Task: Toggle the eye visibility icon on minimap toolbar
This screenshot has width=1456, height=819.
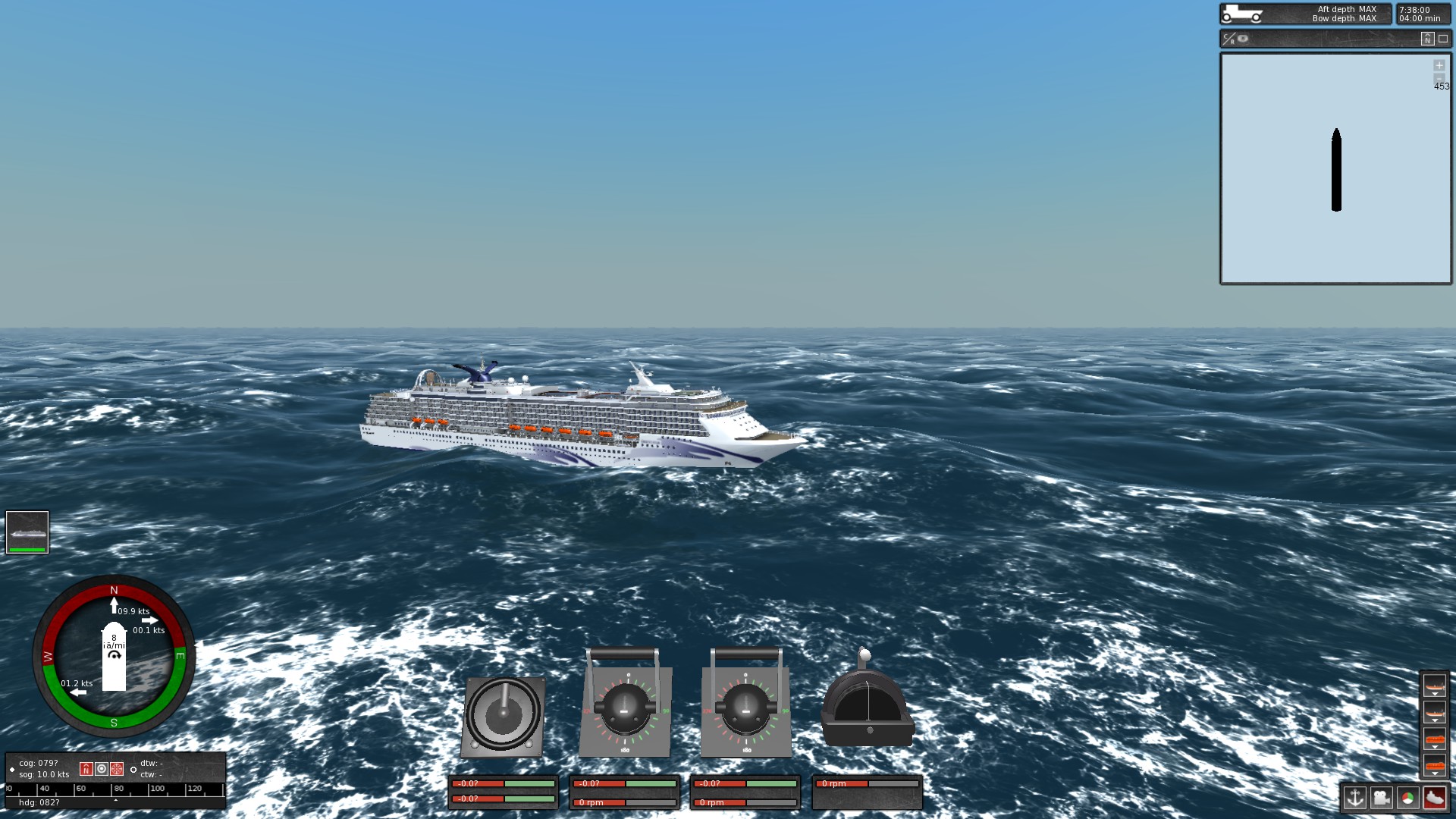Action: pyautogui.click(x=1242, y=39)
